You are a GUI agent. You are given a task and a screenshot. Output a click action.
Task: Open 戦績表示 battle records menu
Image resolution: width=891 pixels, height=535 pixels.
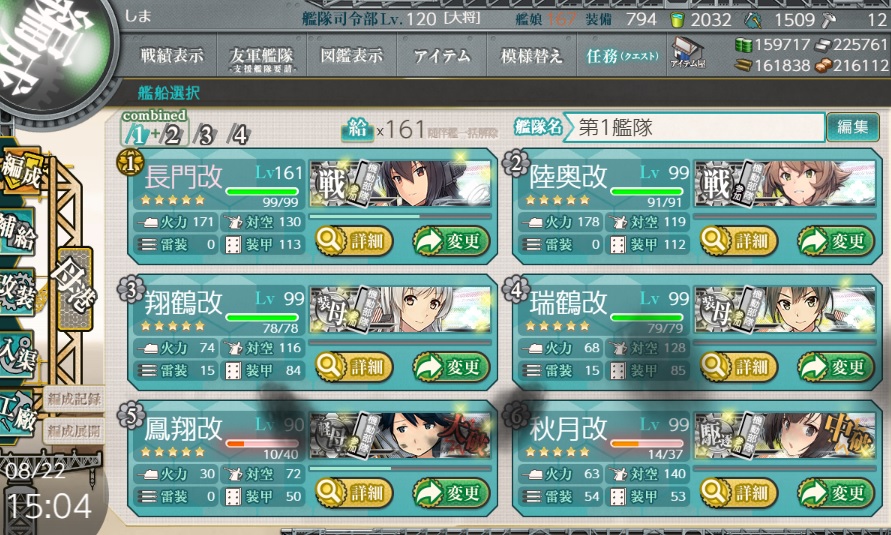point(178,57)
